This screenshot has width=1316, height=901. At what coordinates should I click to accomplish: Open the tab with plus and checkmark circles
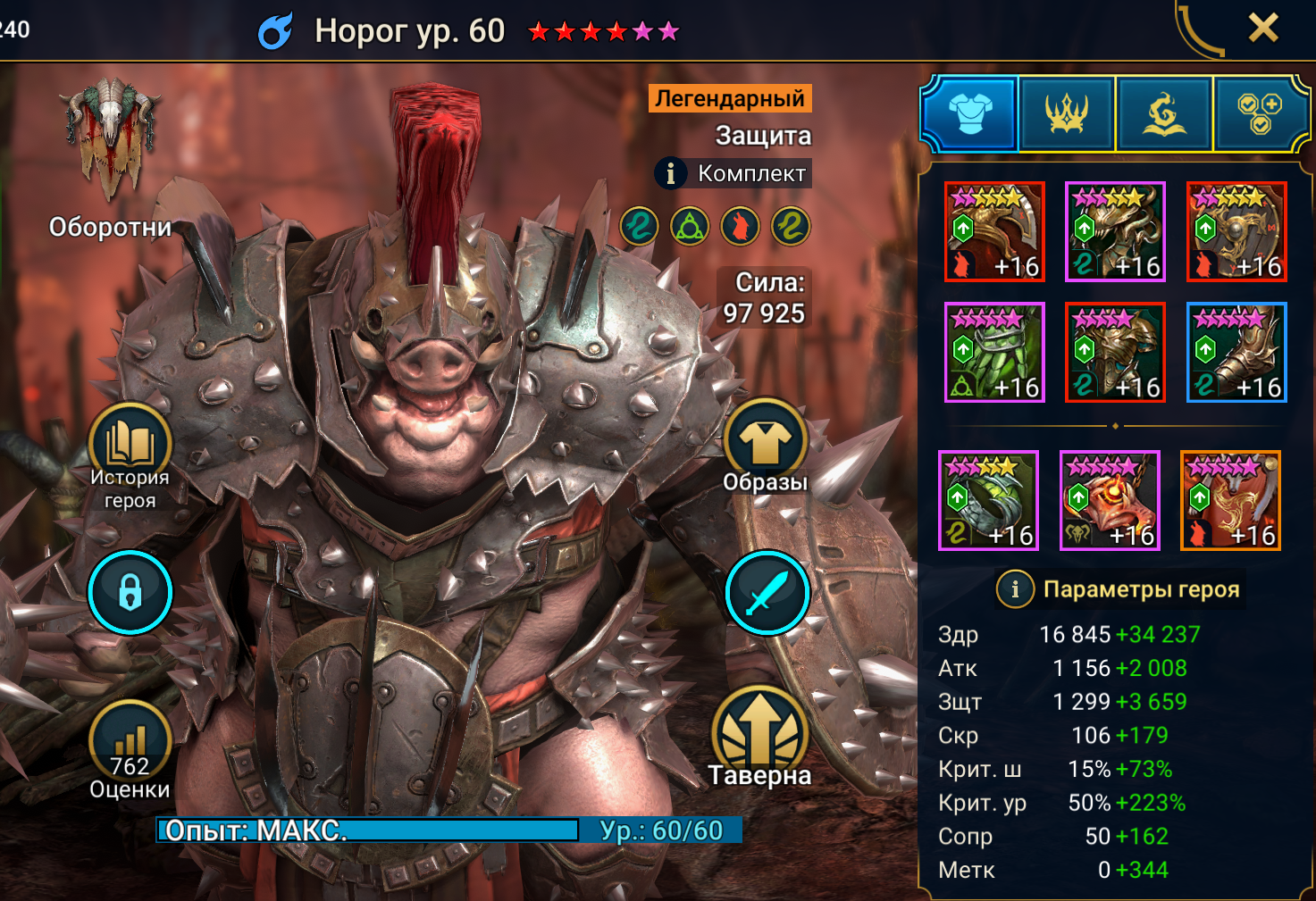[1259, 113]
